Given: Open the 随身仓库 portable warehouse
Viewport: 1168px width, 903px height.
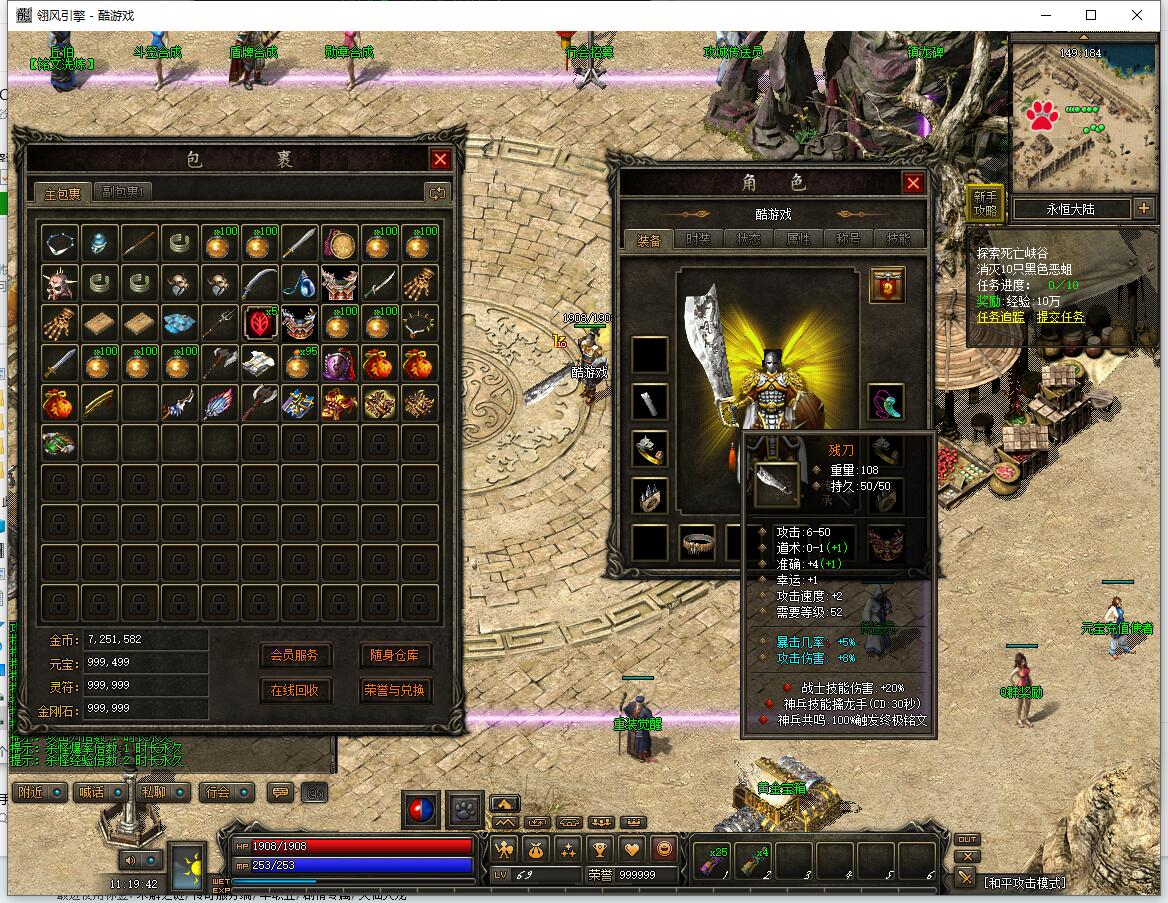Looking at the screenshot, I should point(395,655).
